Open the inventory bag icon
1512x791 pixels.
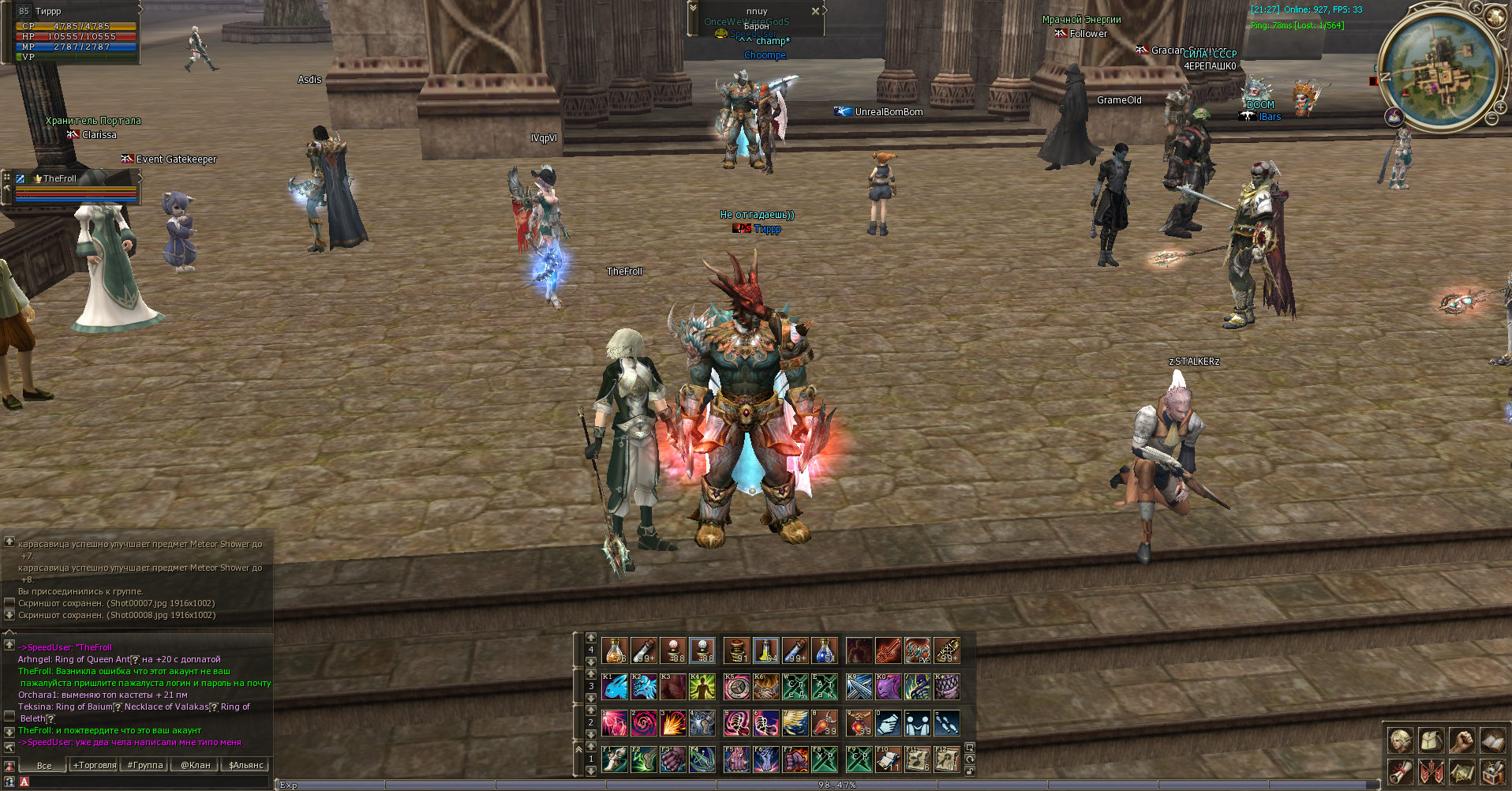(x=1431, y=740)
